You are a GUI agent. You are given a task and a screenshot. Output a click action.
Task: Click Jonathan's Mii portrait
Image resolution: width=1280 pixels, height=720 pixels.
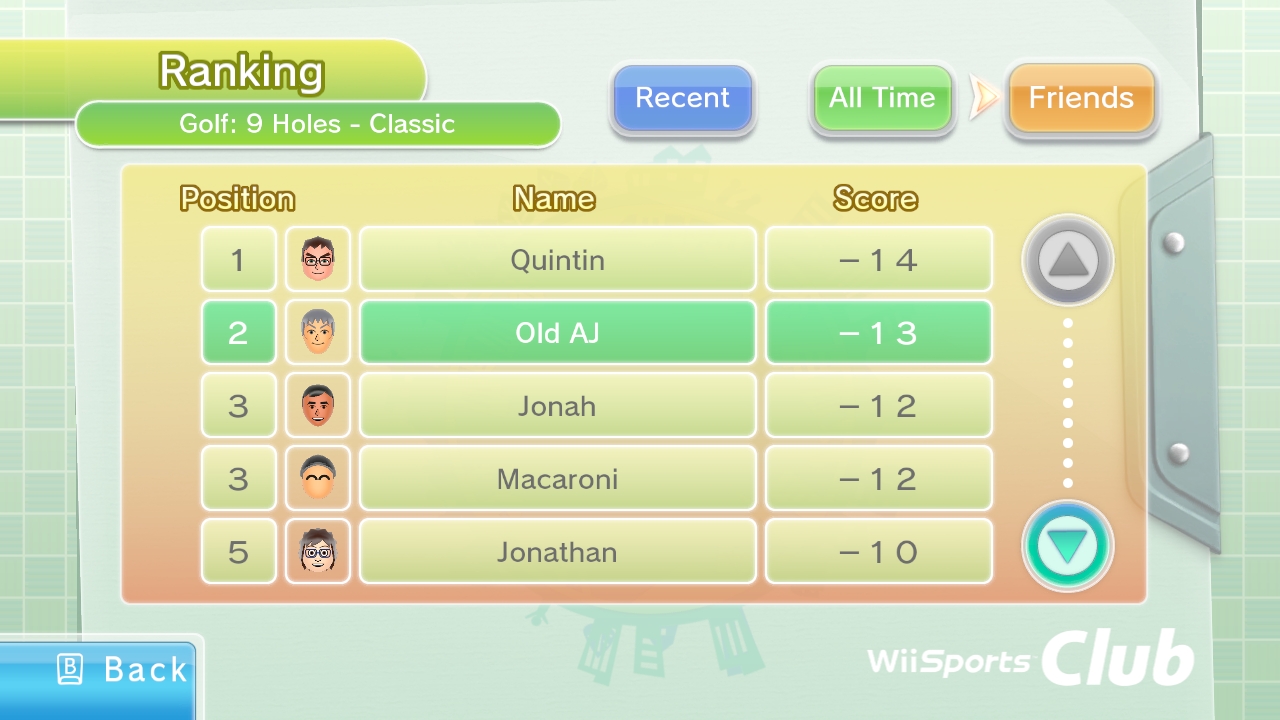(x=318, y=552)
